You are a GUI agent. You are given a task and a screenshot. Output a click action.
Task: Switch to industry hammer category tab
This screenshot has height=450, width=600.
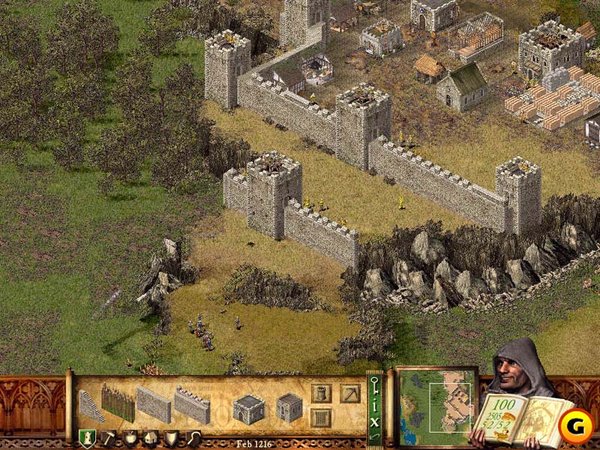tap(109, 438)
